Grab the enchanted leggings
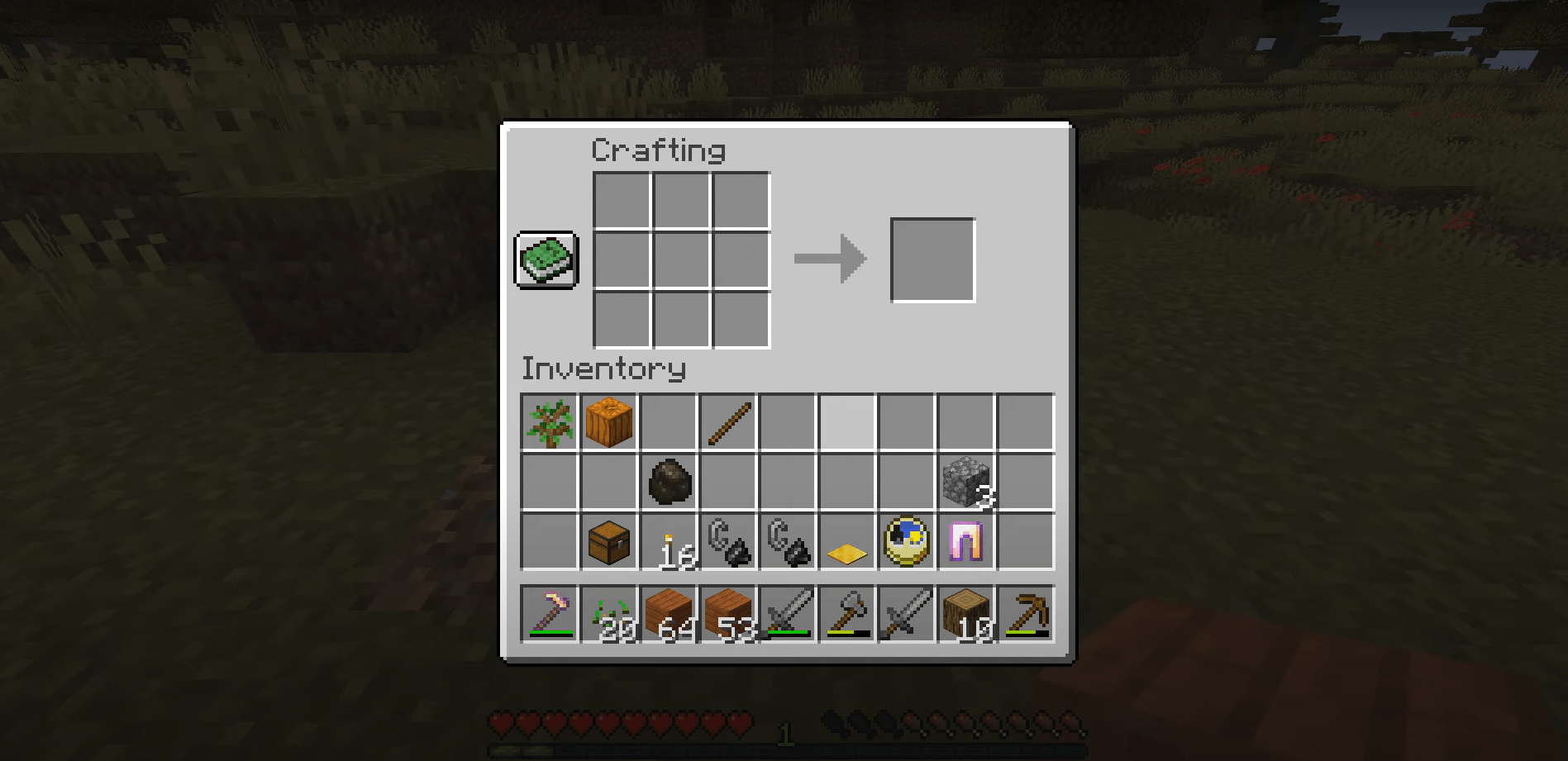The height and width of the screenshot is (761, 1568). pyautogui.click(x=966, y=542)
